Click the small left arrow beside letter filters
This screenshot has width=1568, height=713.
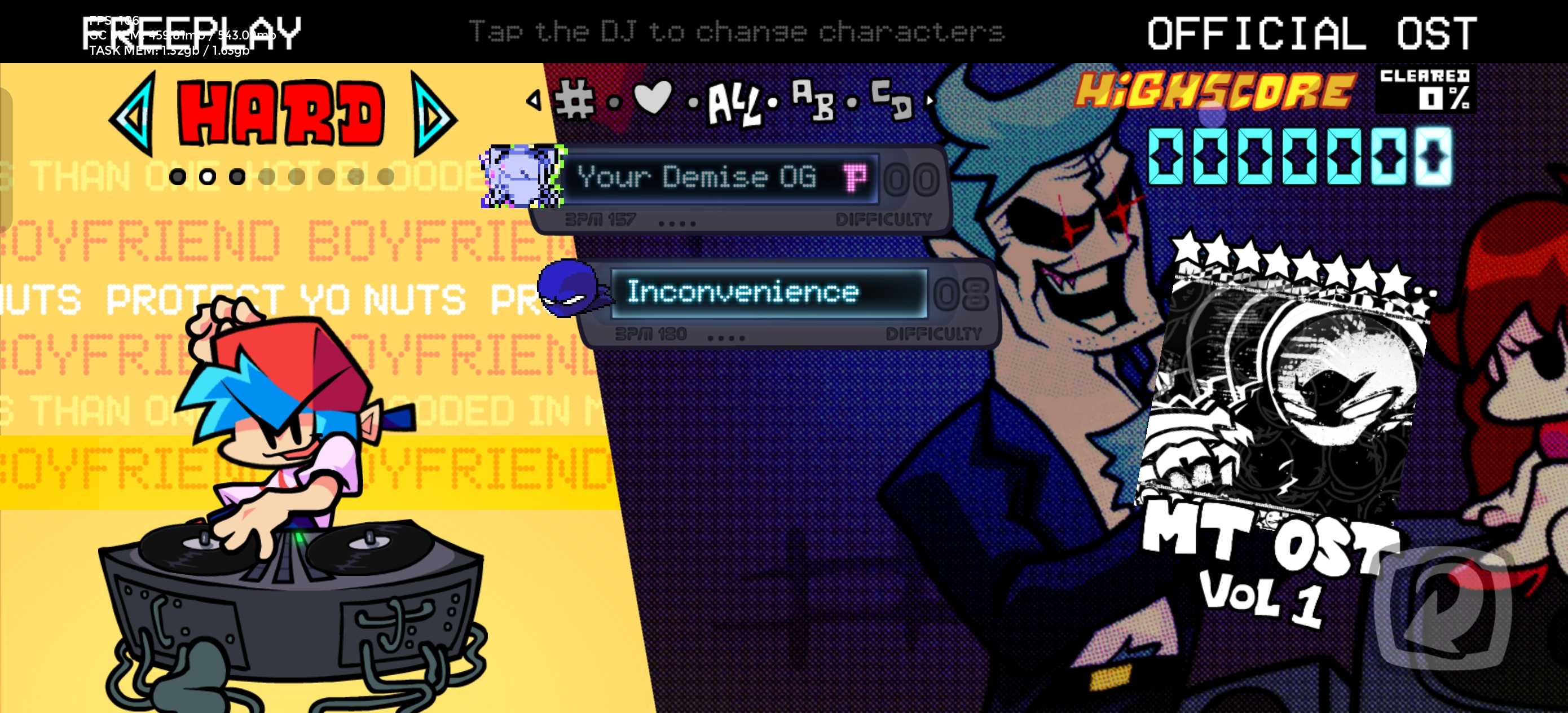click(534, 100)
